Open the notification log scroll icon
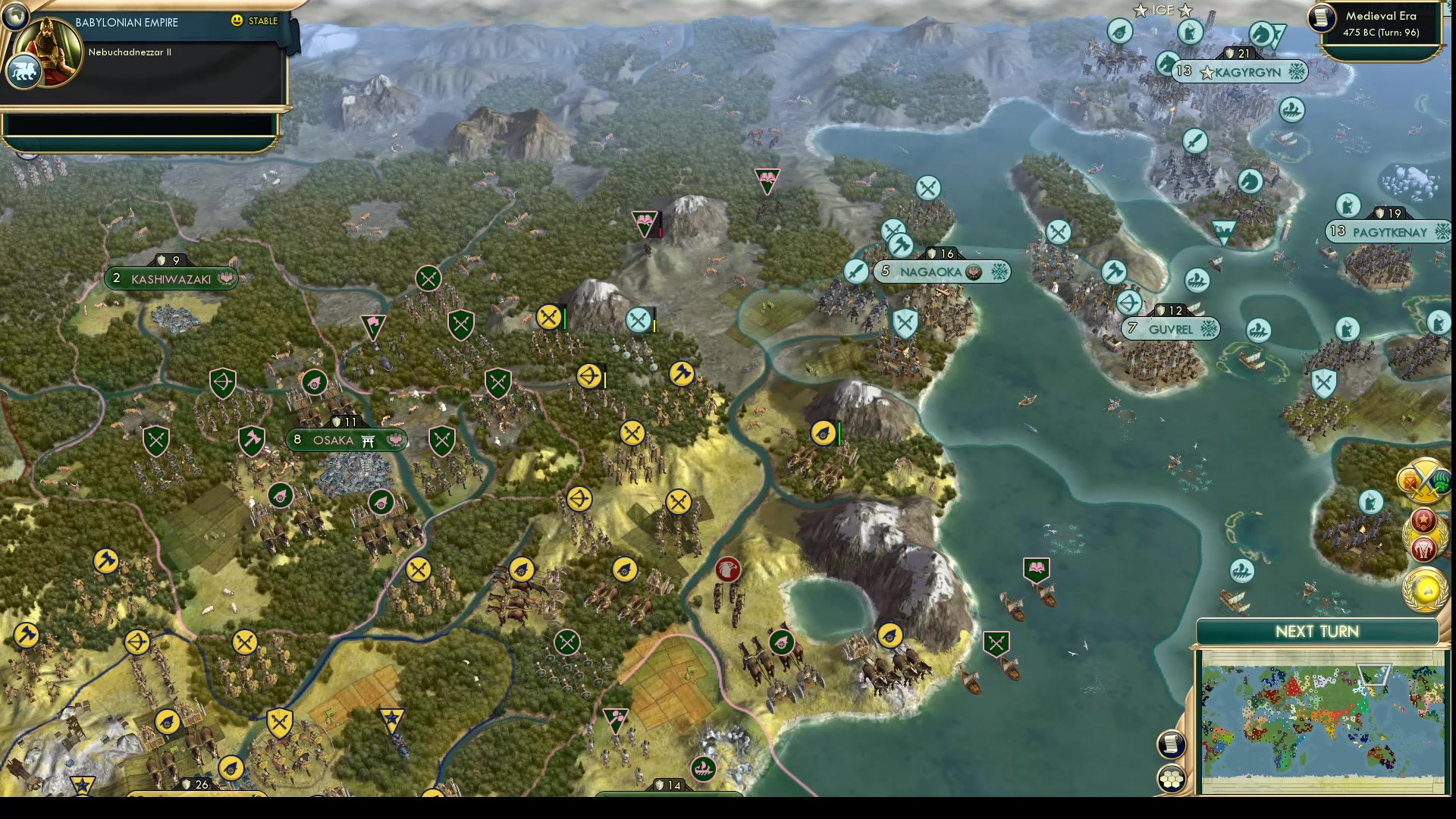The height and width of the screenshot is (819, 1456). pyautogui.click(x=1171, y=744)
